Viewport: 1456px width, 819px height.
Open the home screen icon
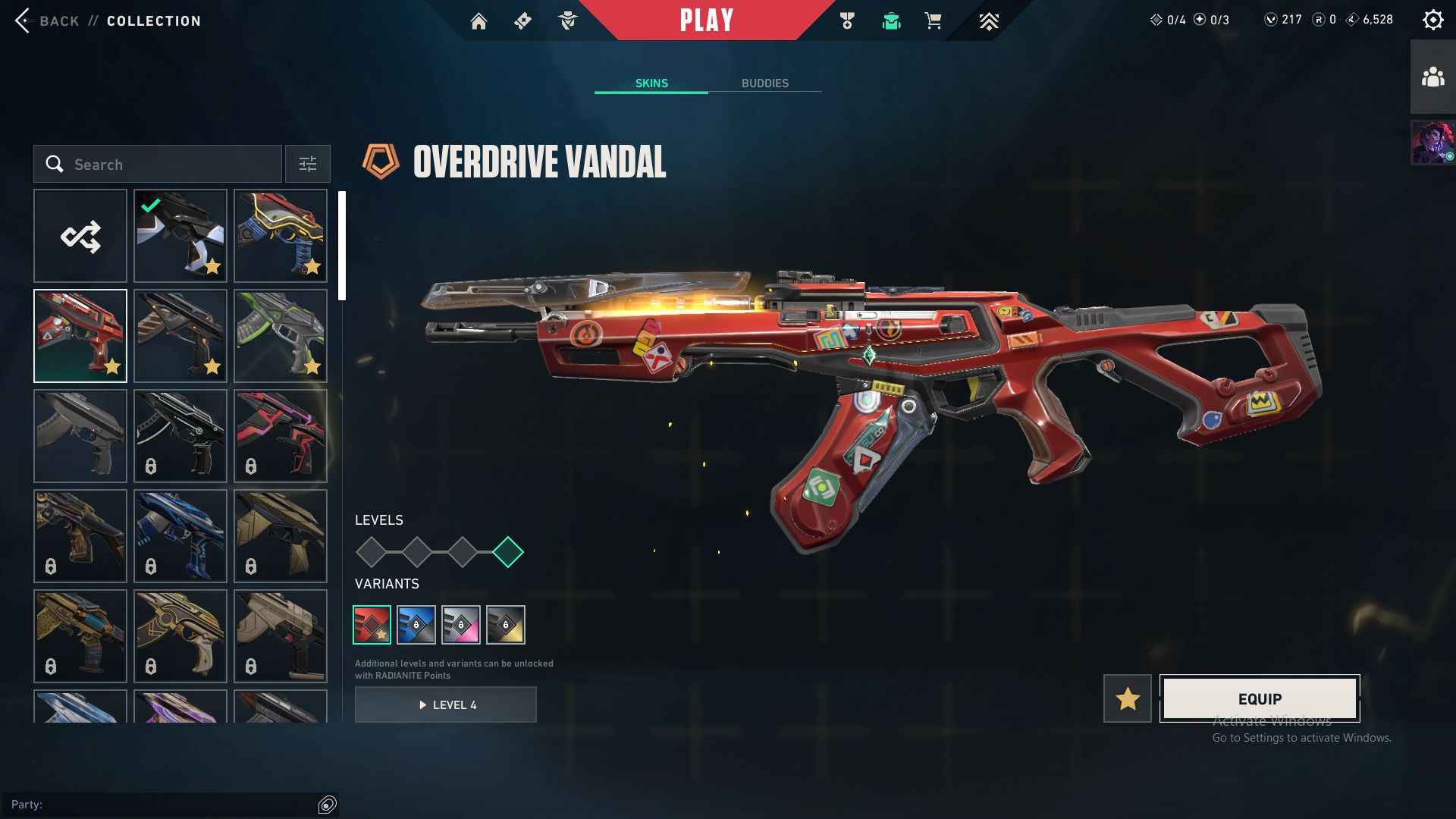pyautogui.click(x=479, y=21)
